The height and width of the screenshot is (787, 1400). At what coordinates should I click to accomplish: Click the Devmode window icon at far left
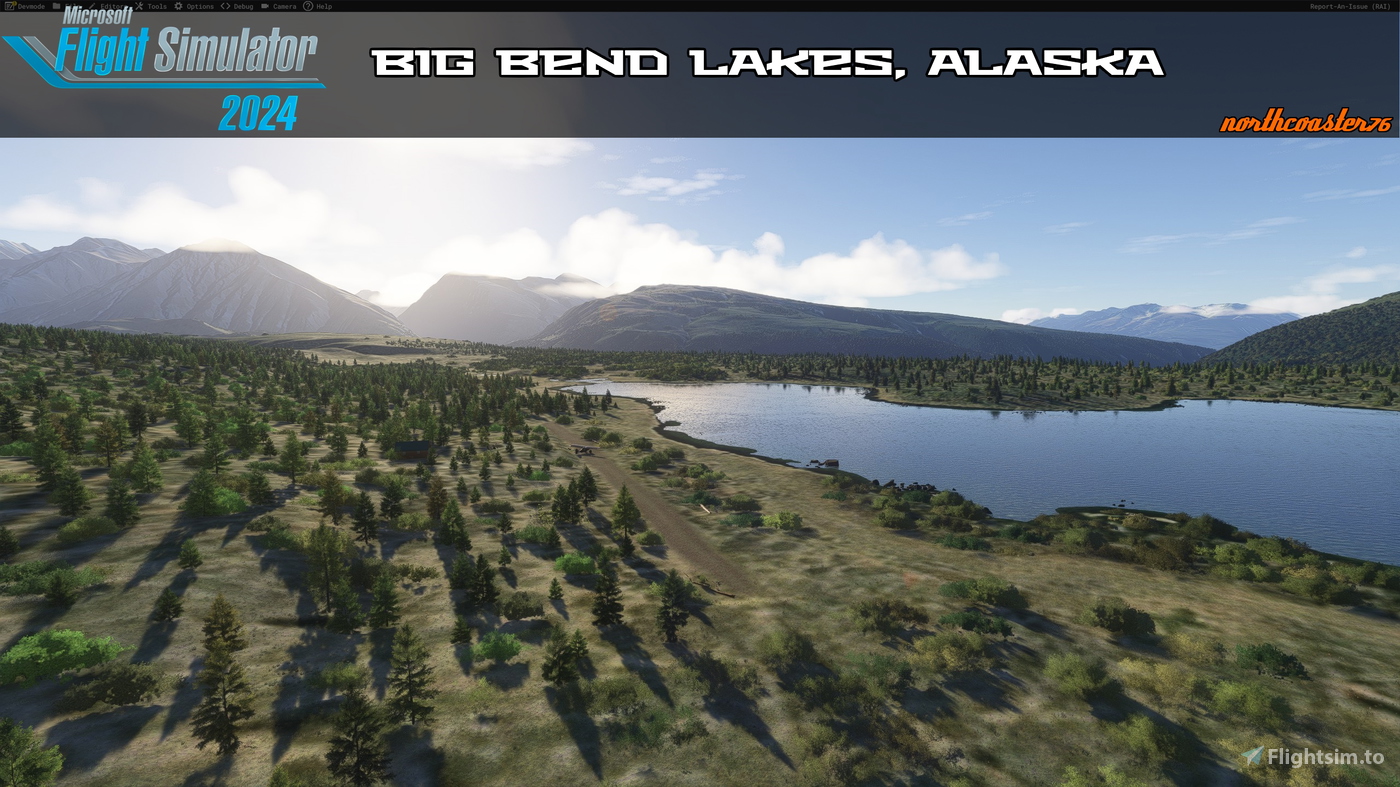tap(10, 6)
